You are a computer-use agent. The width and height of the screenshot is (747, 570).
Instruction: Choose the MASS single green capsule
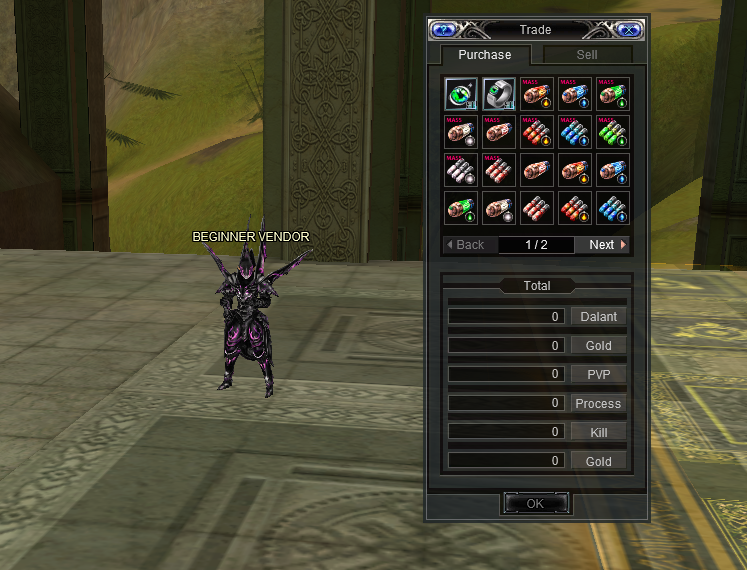coord(612,93)
